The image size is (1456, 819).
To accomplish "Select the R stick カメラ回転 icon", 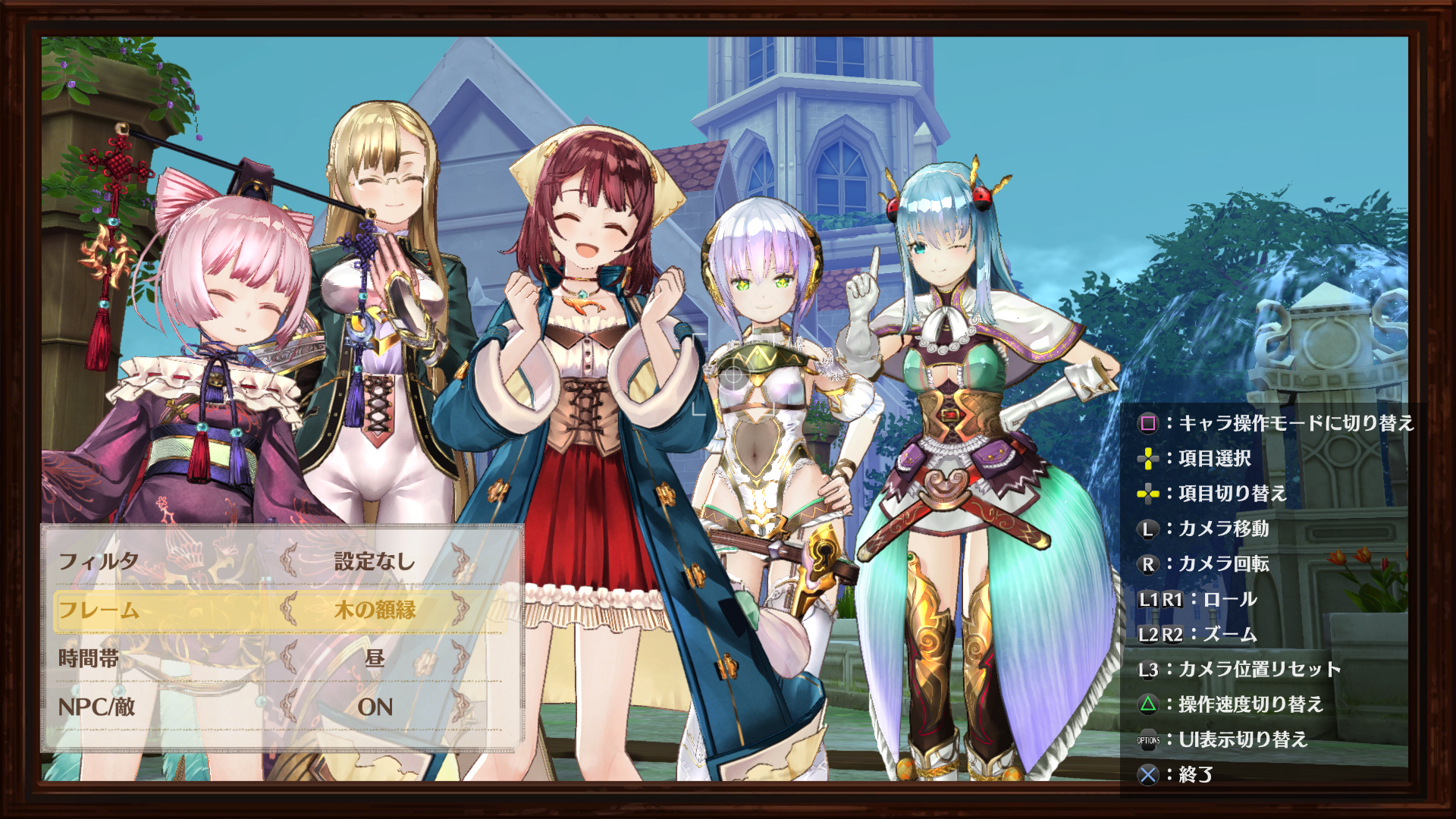I will tap(1147, 564).
